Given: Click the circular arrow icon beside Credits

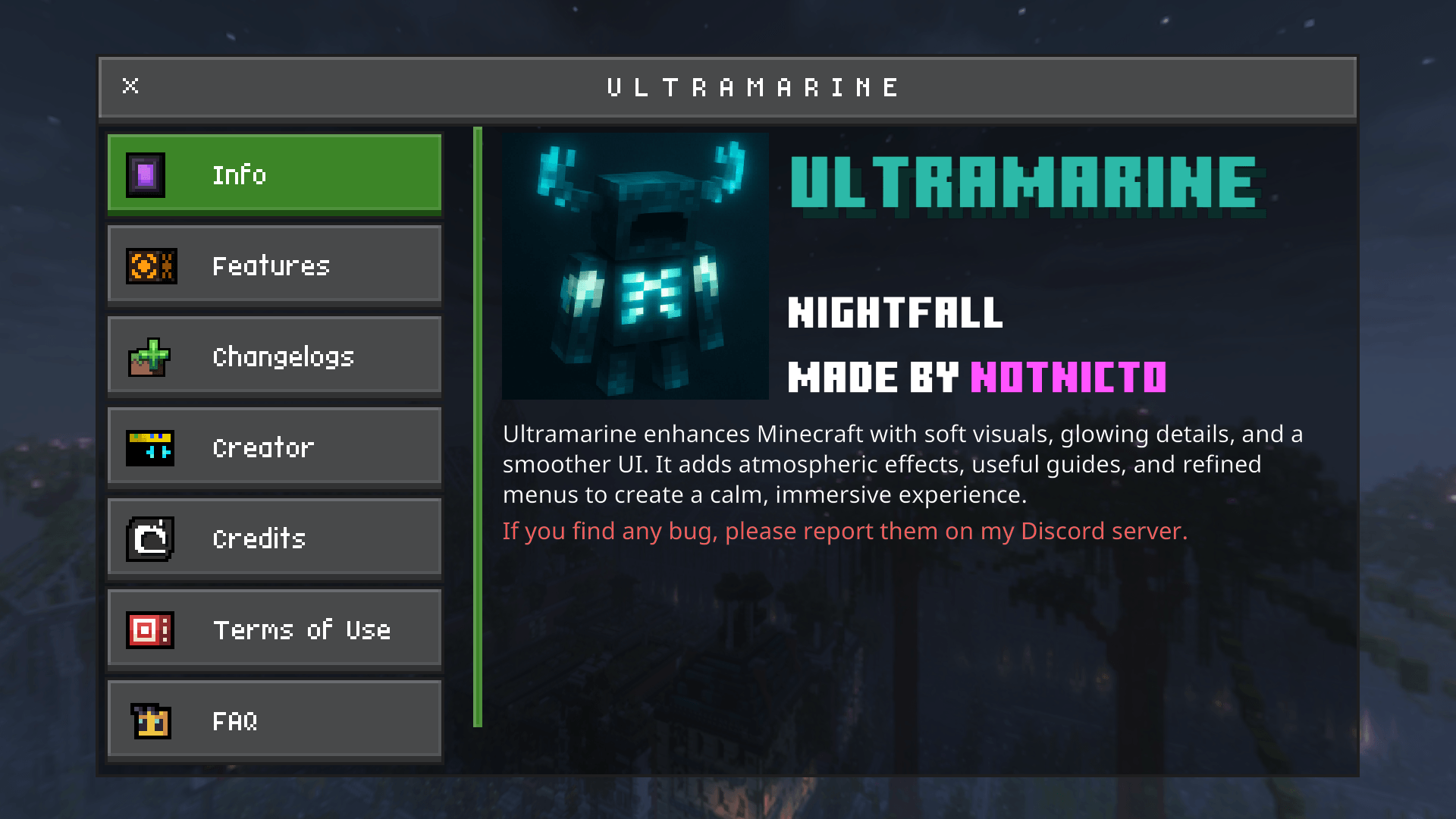Looking at the screenshot, I should point(149,538).
